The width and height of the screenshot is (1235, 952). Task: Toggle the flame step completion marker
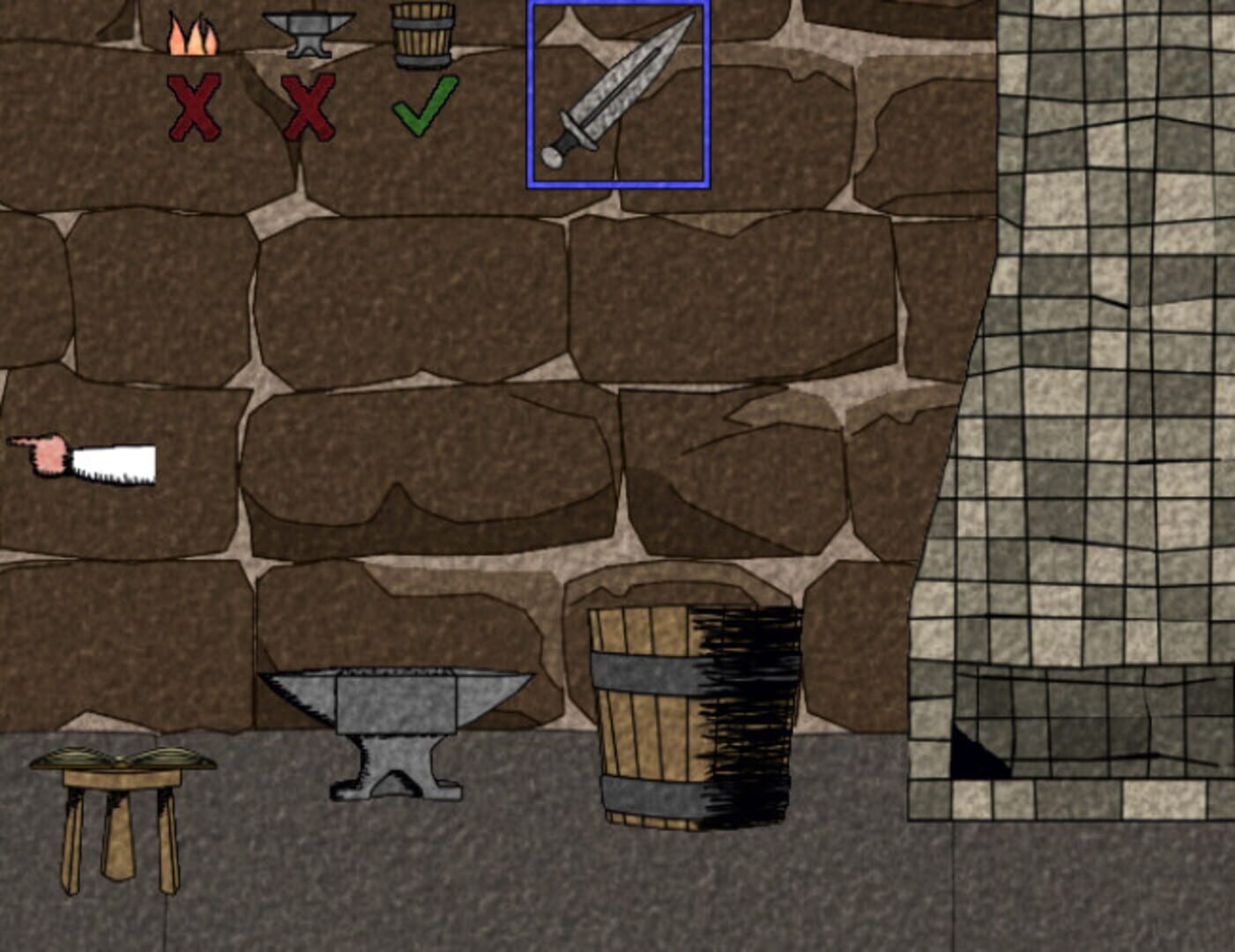pos(194,105)
